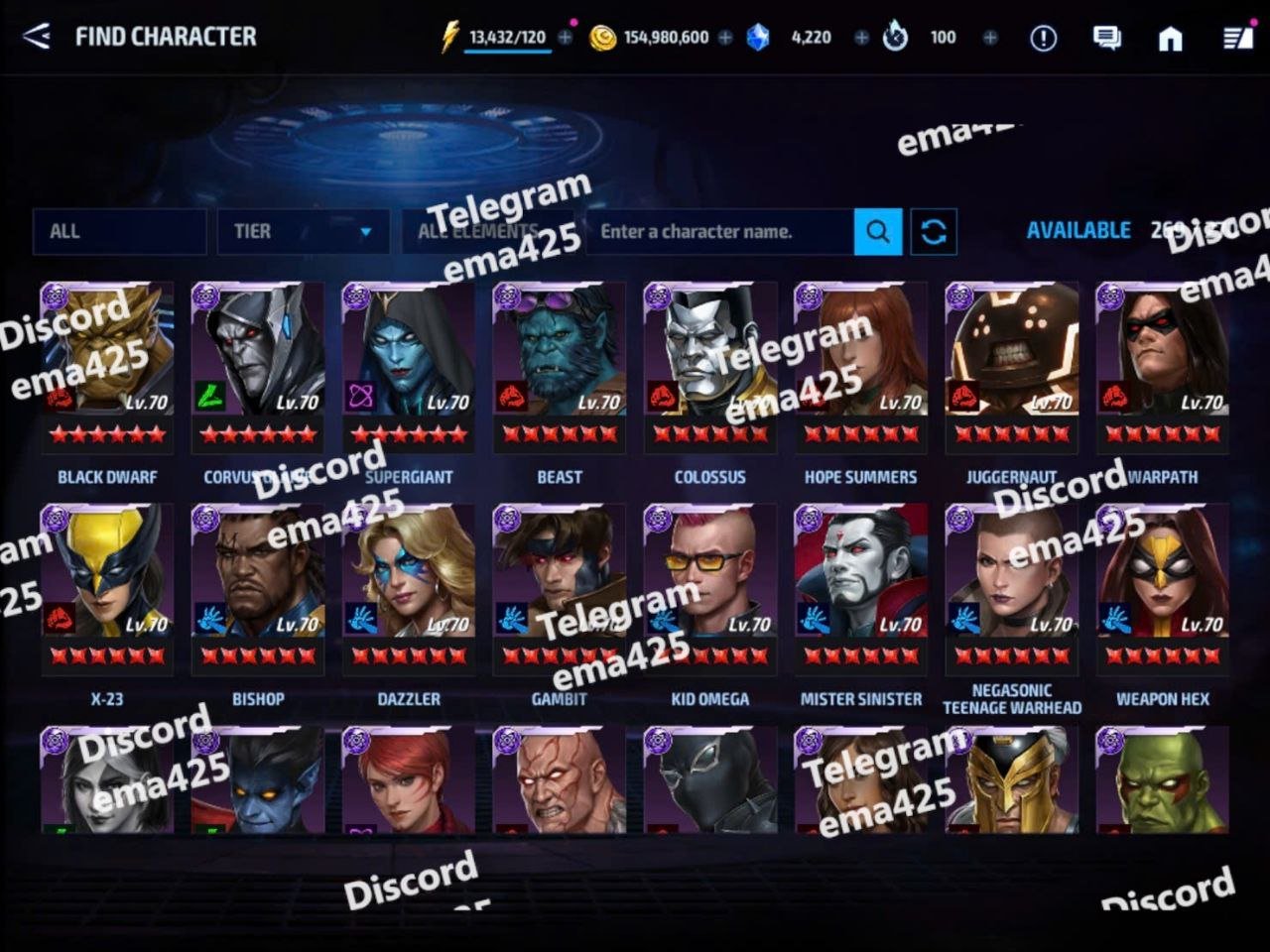Reset filters with the refresh button

[934, 231]
